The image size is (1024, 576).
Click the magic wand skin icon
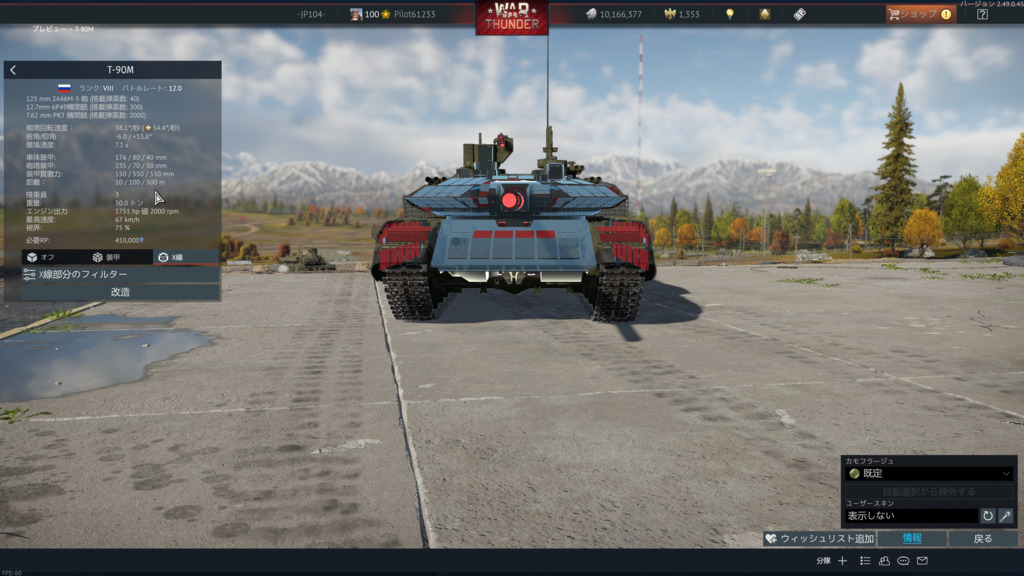1005,516
